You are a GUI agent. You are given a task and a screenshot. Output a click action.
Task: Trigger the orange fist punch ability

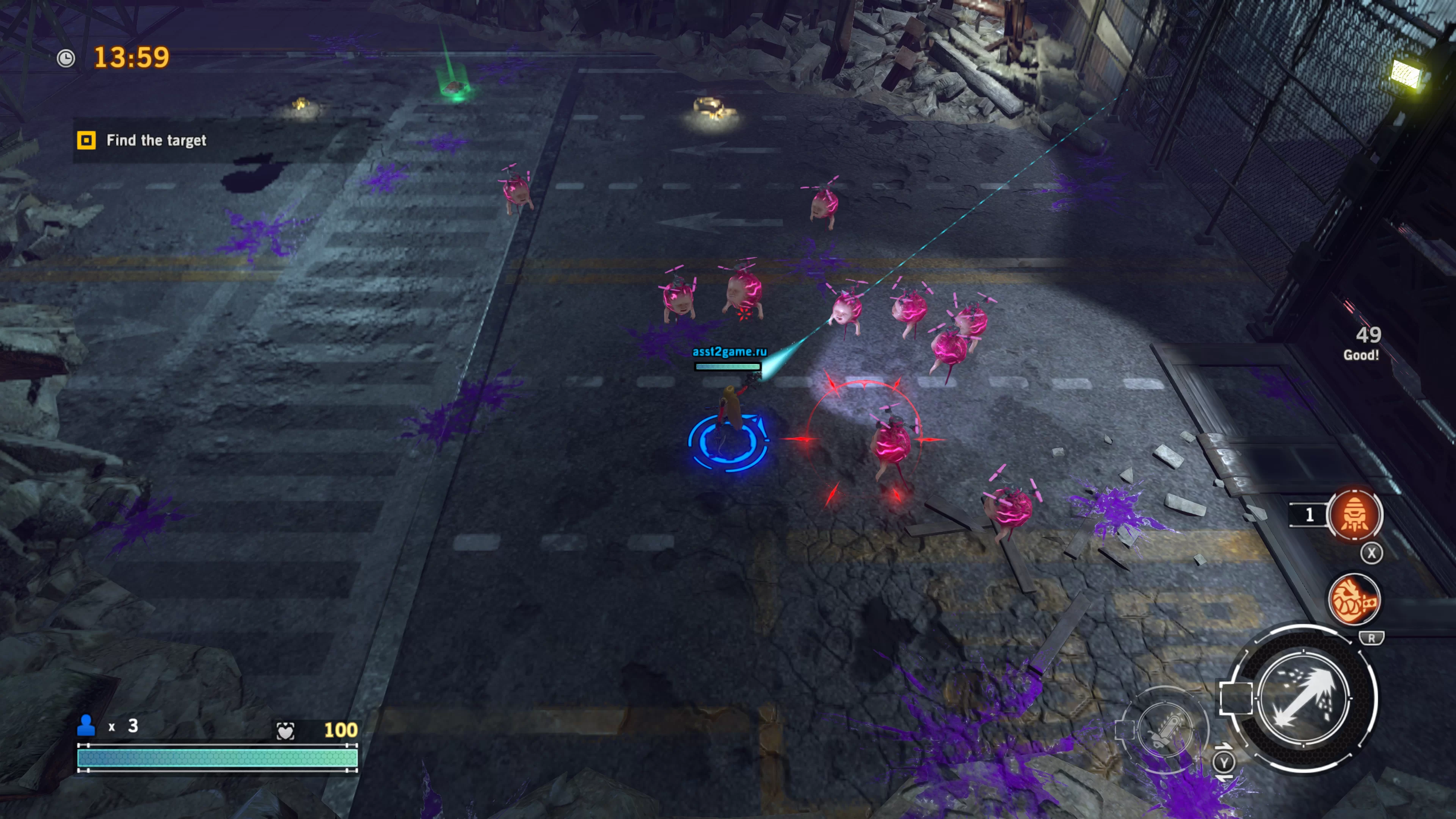[1353, 600]
